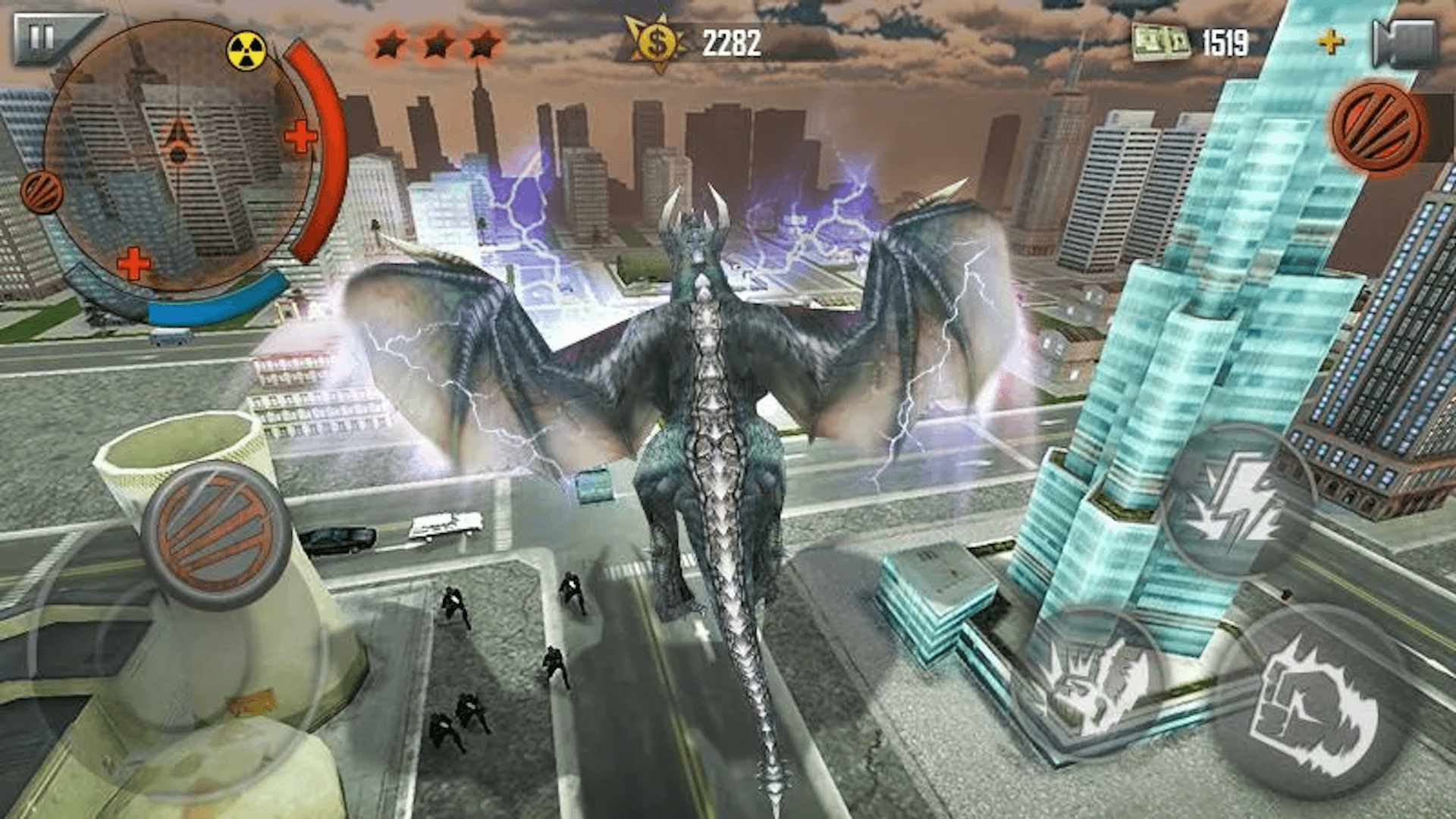Activate the lightning bolt attack

point(1236,503)
